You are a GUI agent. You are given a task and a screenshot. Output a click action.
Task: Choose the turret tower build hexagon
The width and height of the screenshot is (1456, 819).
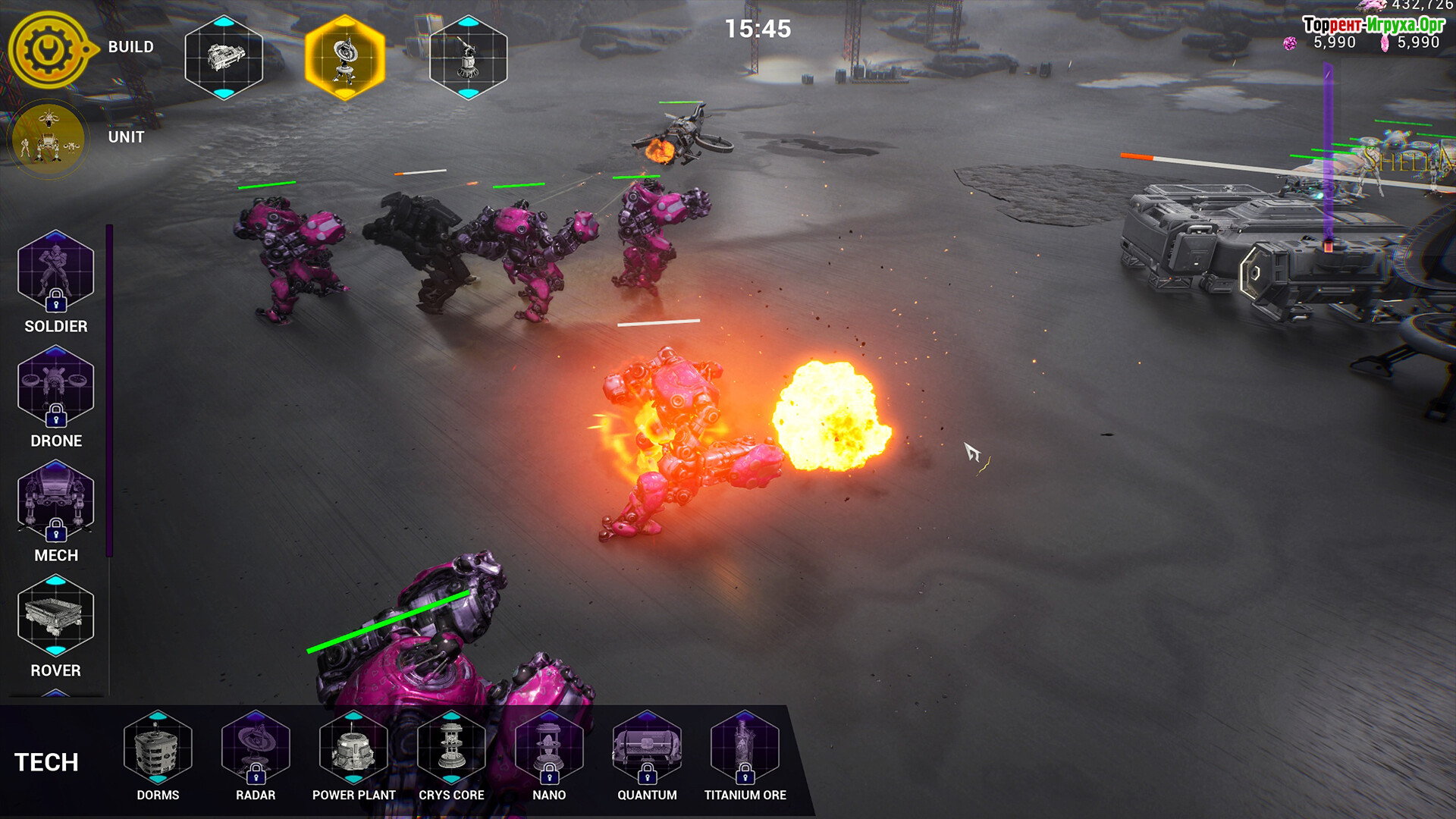pos(468,58)
